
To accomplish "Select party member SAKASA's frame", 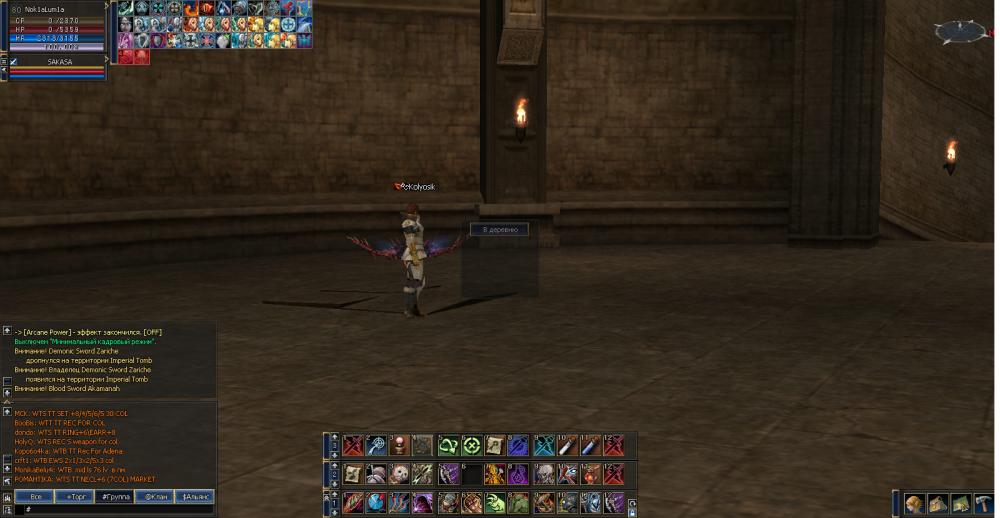I will point(60,62).
